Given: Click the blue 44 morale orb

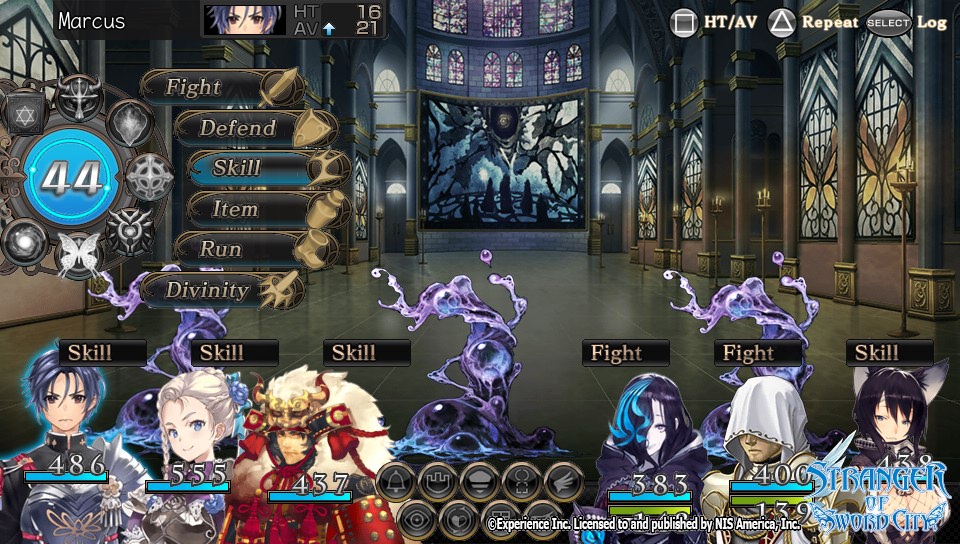Looking at the screenshot, I should click(73, 179).
